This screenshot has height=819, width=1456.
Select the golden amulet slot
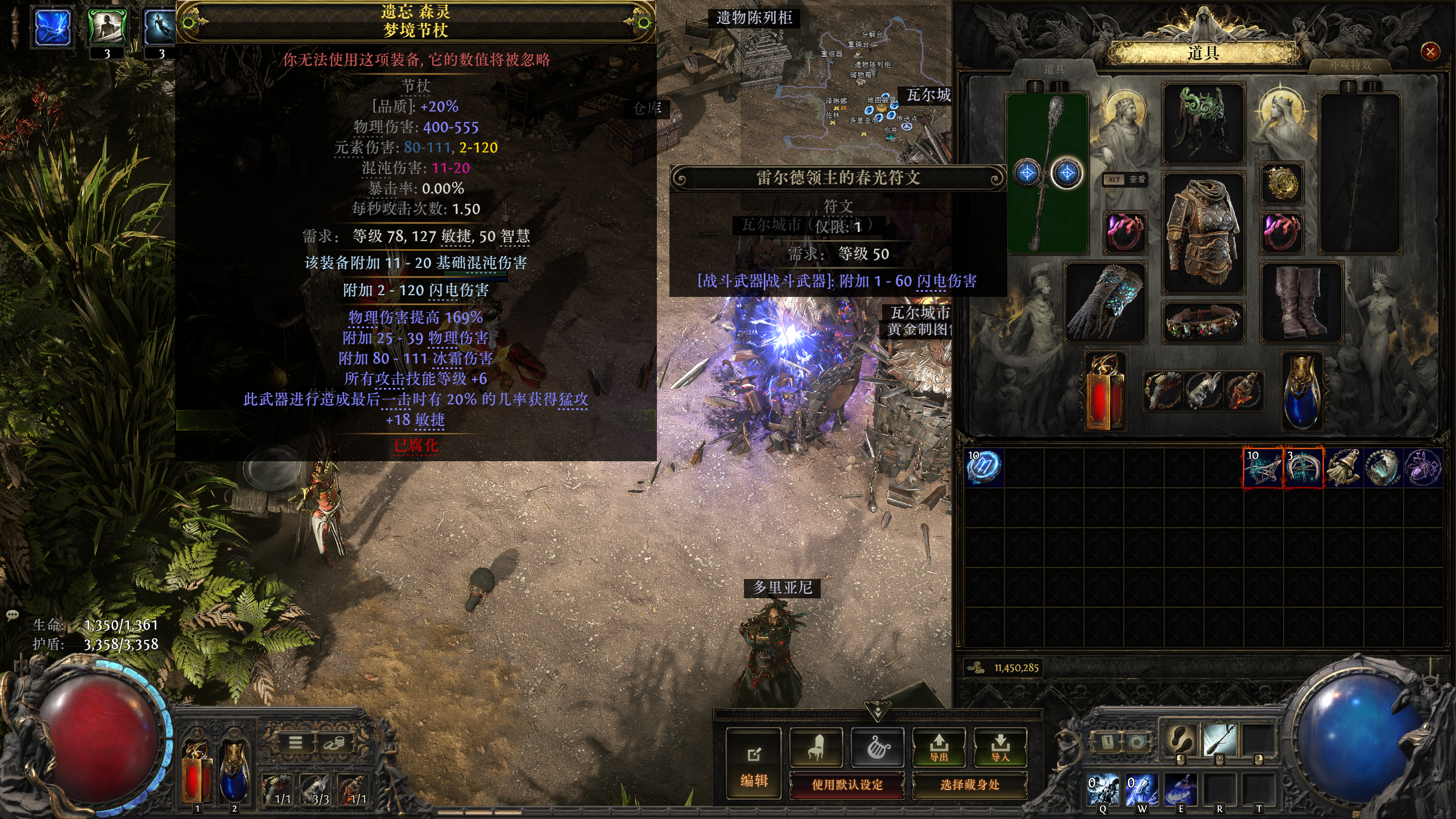coord(1282,183)
